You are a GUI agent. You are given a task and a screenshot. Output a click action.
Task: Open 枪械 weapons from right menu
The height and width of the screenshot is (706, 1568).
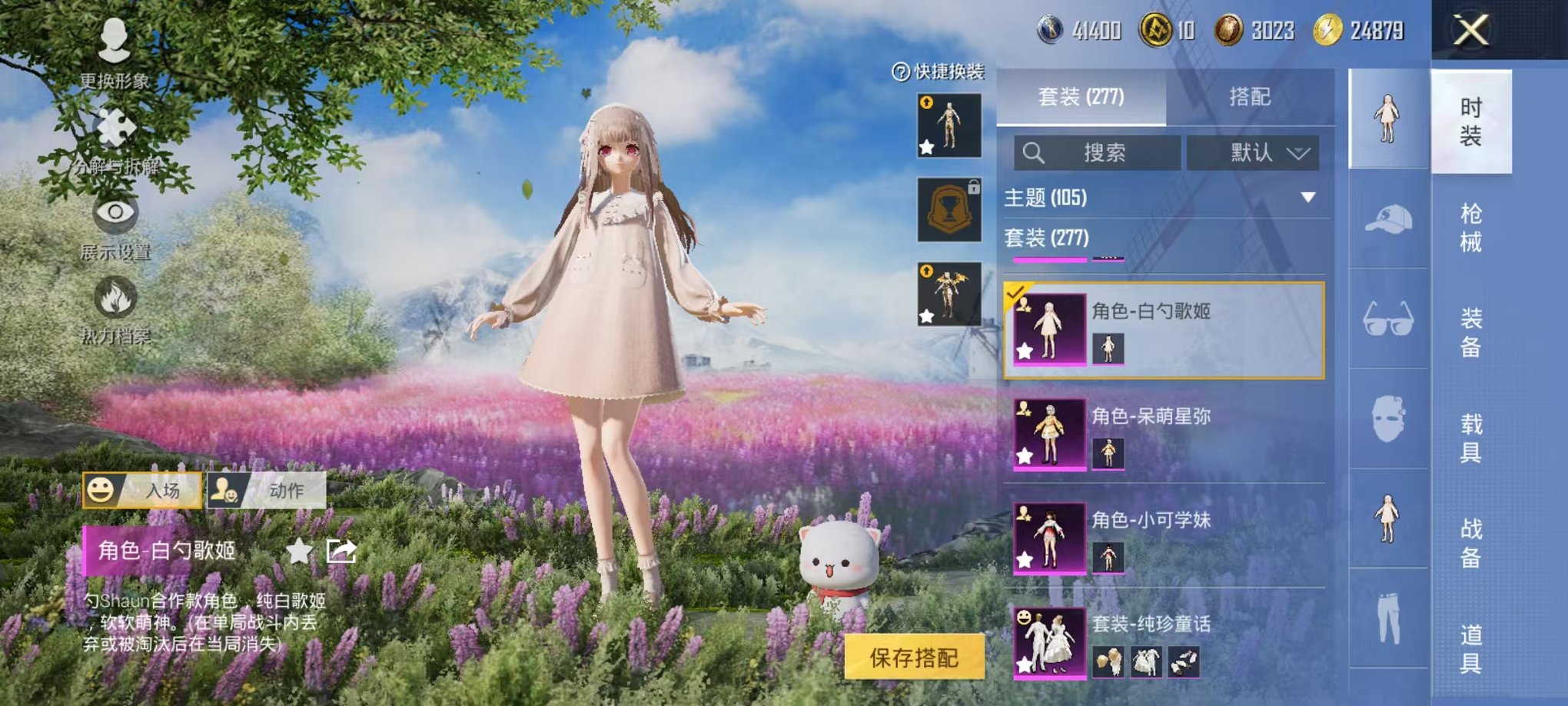click(x=1470, y=227)
